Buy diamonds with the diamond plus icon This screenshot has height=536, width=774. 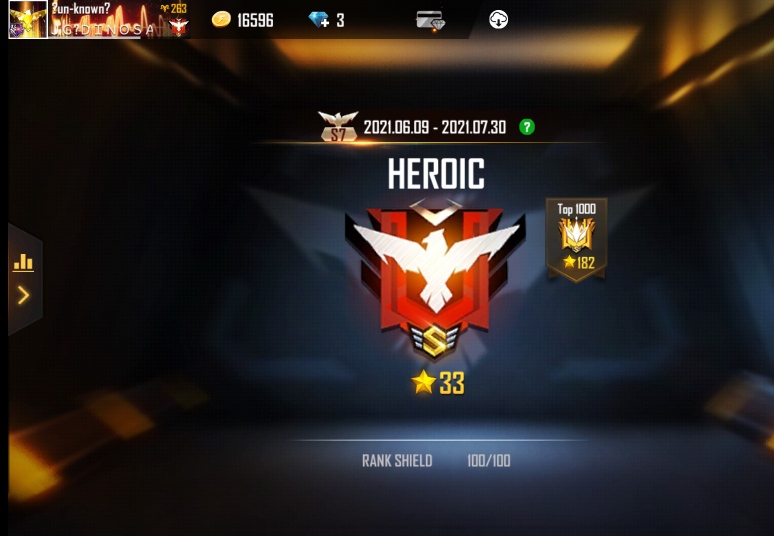pyautogui.click(x=320, y=19)
